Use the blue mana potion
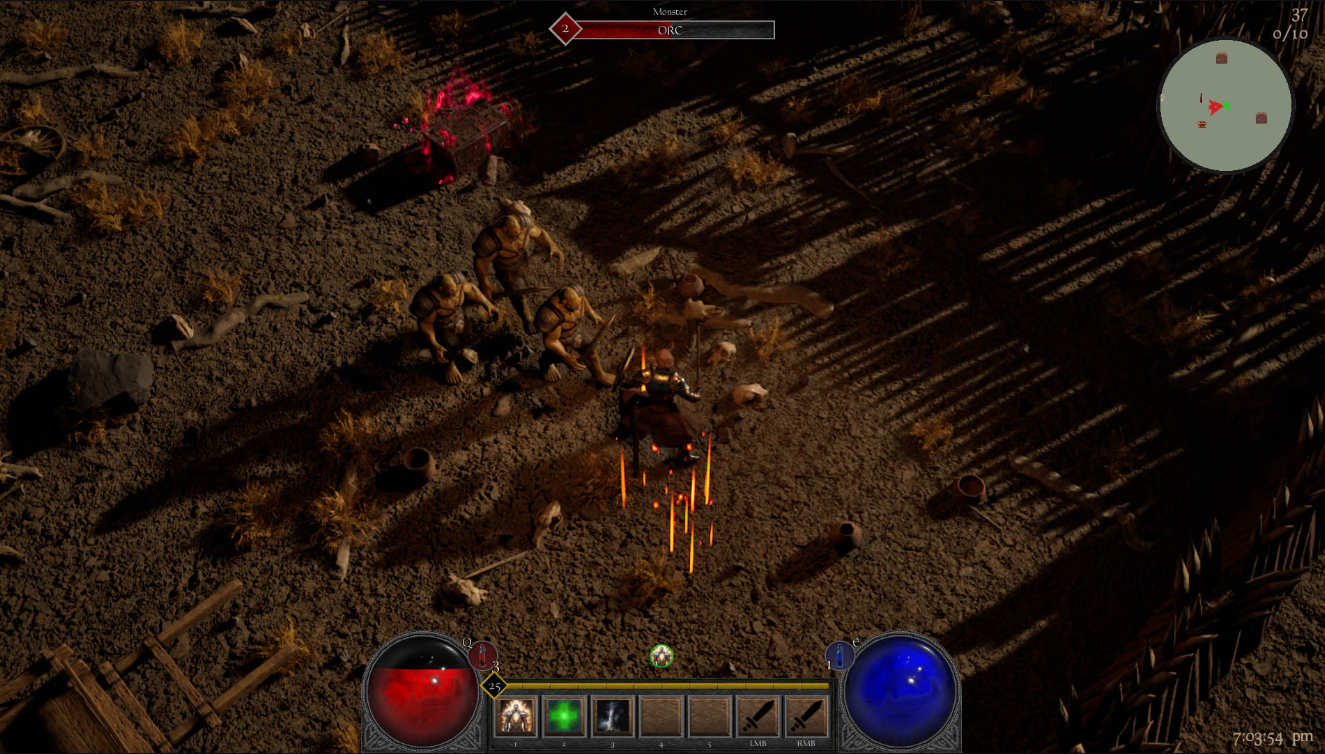This screenshot has height=754, width=1325. pos(839,655)
